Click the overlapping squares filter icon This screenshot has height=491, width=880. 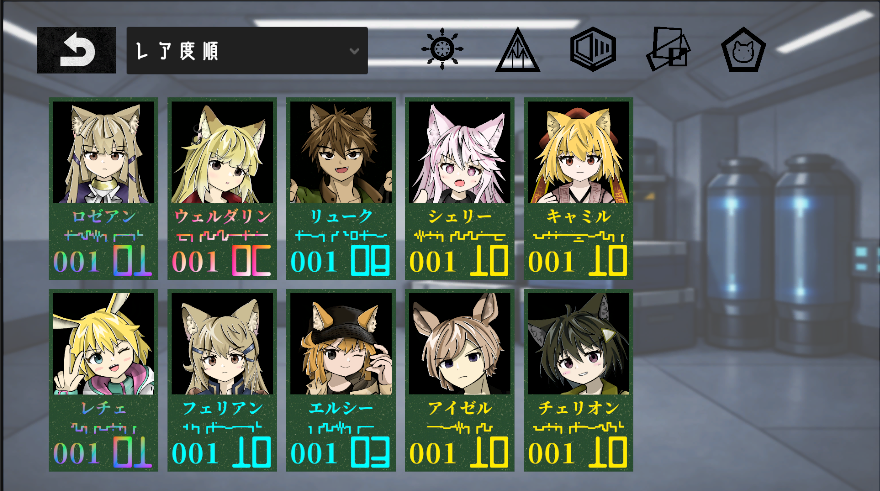(x=668, y=49)
